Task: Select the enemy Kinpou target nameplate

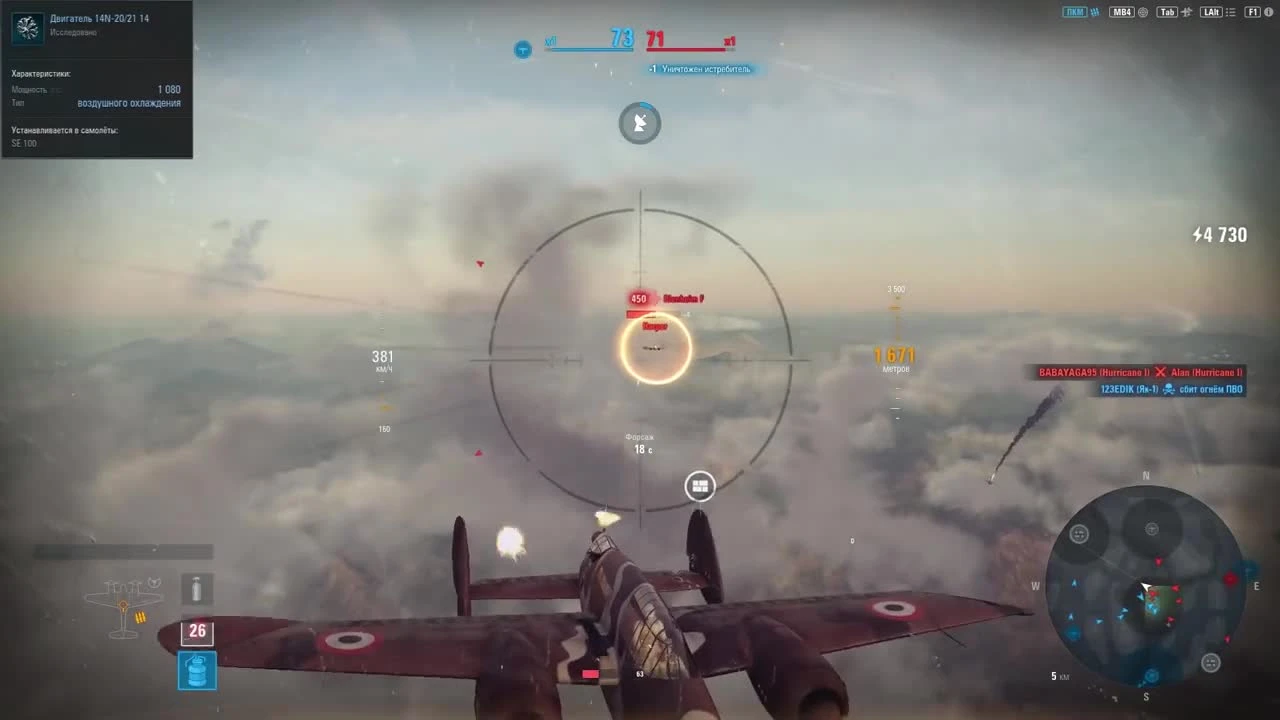Action: [x=655, y=327]
